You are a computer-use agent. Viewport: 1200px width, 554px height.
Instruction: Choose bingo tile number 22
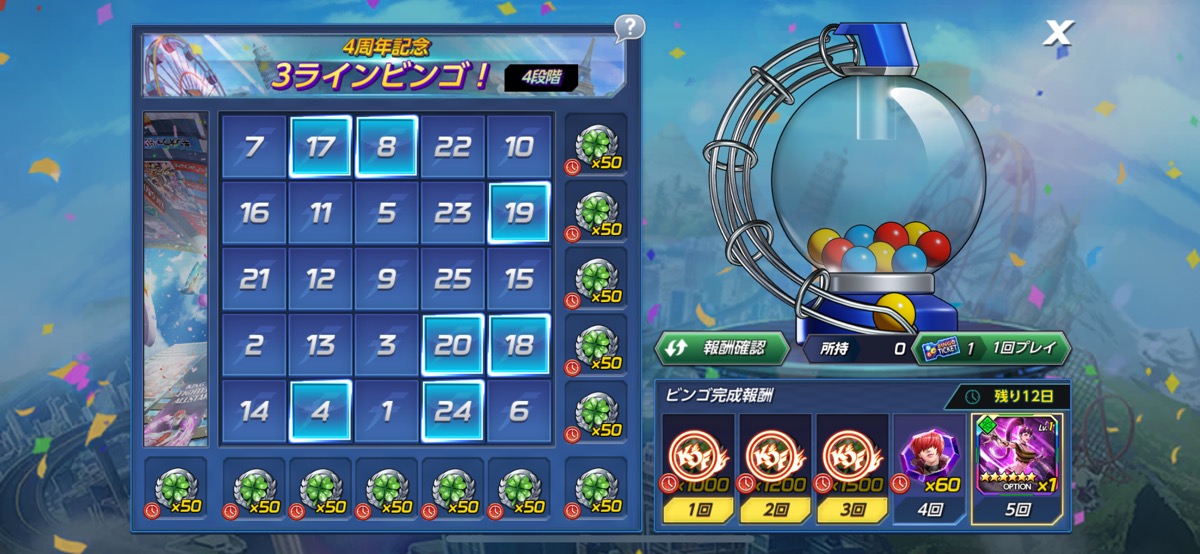[x=453, y=147]
